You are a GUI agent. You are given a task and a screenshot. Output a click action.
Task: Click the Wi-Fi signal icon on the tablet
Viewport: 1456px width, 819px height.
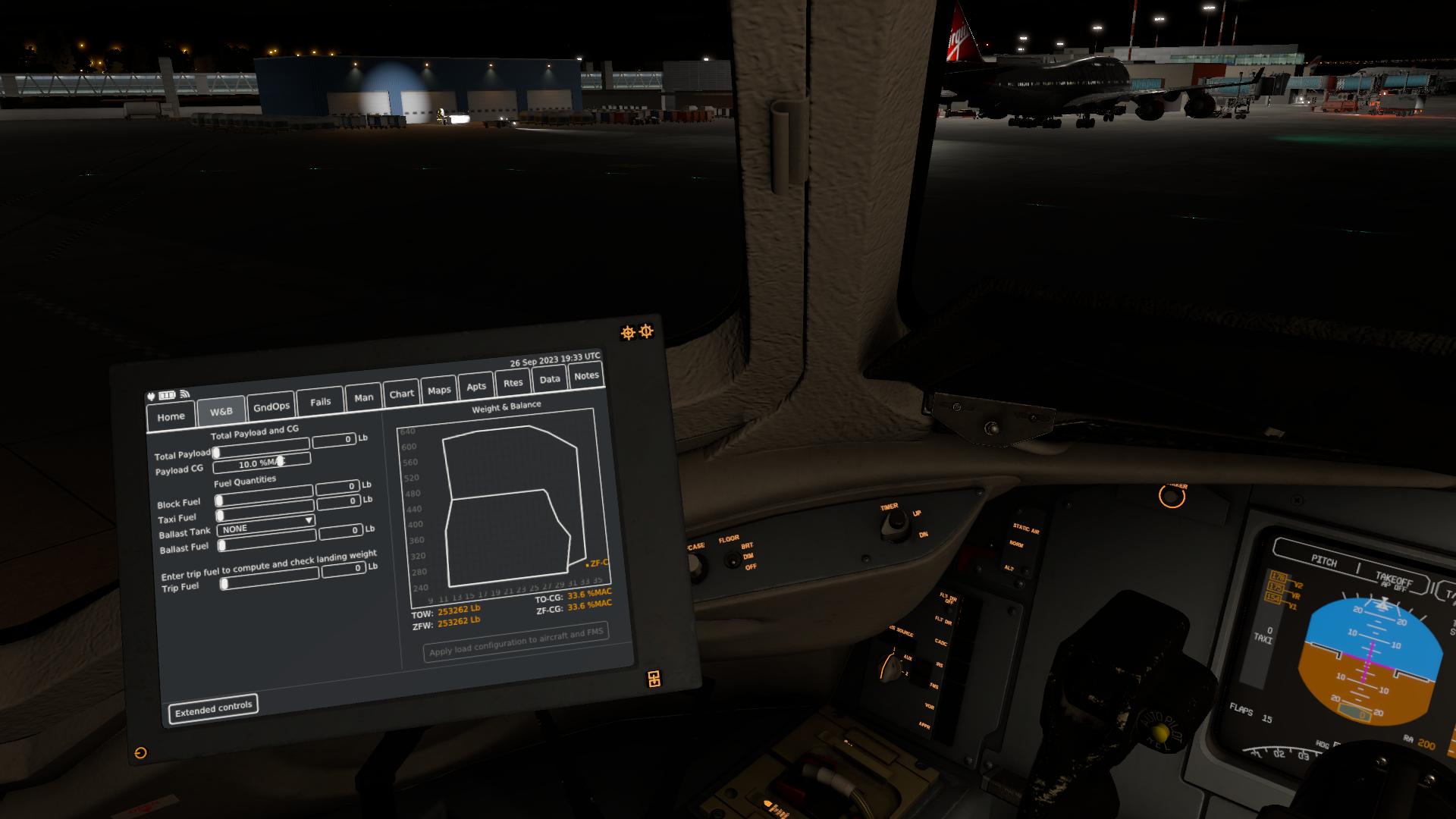point(184,394)
